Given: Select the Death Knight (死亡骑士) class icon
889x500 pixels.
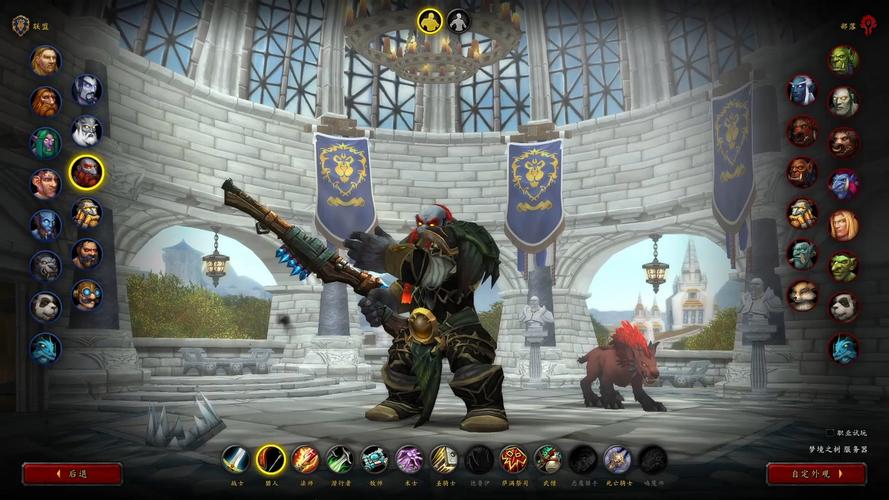Looking at the screenshot, I should tap(617, 459).
